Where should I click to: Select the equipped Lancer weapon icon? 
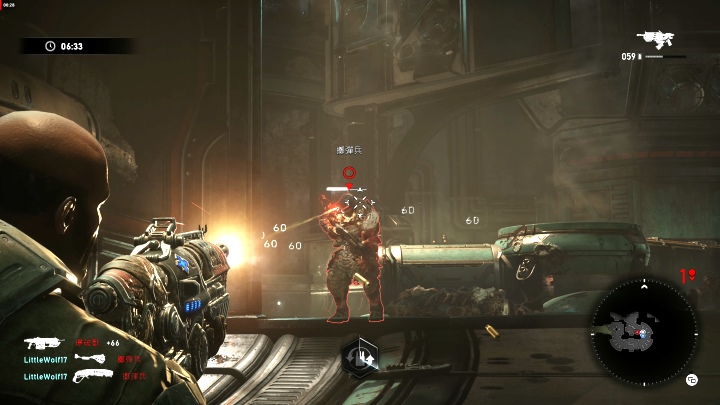656,39
